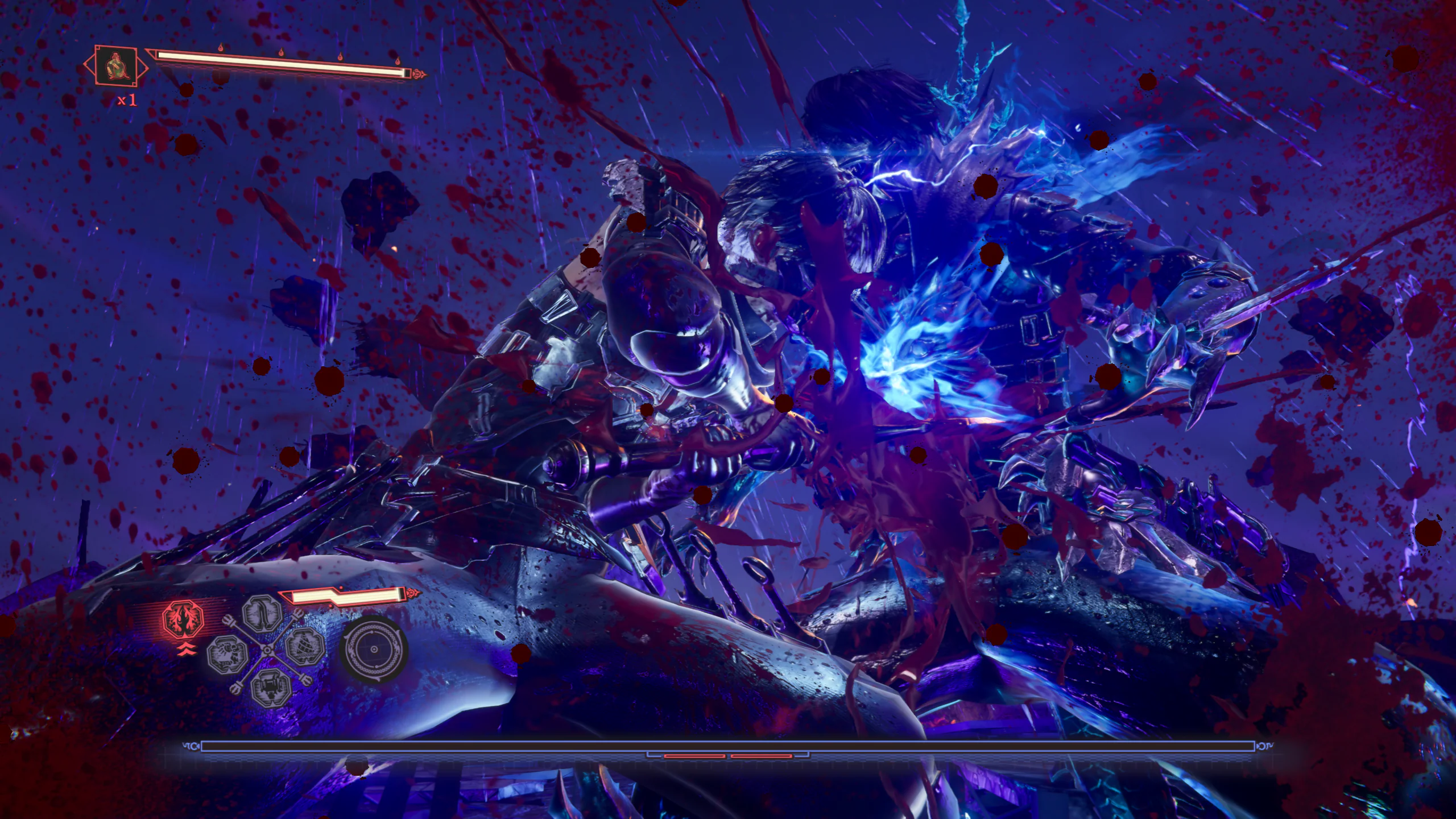Select the bottom skill slot in the cross

(271, 688)
